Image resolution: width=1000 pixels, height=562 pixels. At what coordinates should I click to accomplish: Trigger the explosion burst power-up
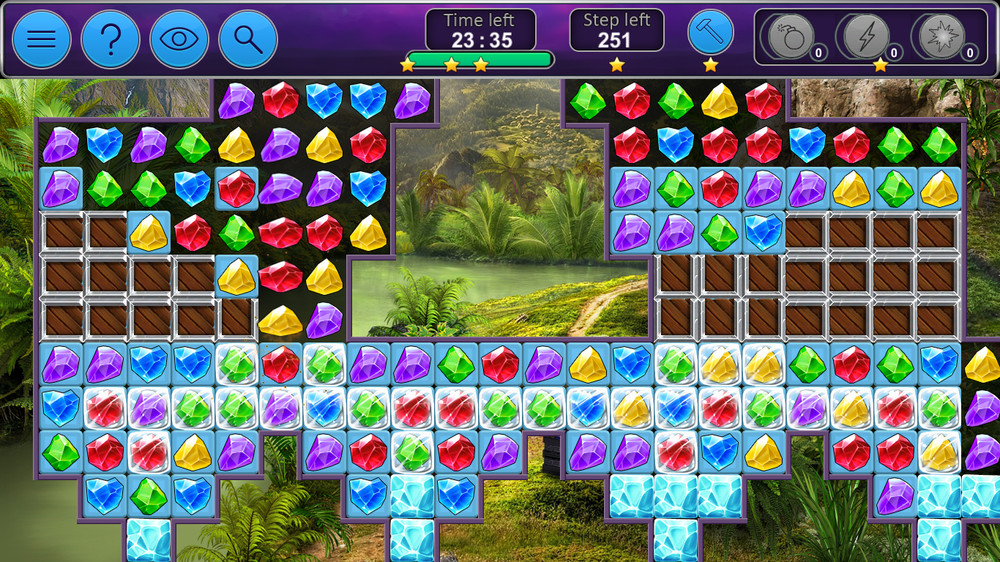tap(942, 38)
